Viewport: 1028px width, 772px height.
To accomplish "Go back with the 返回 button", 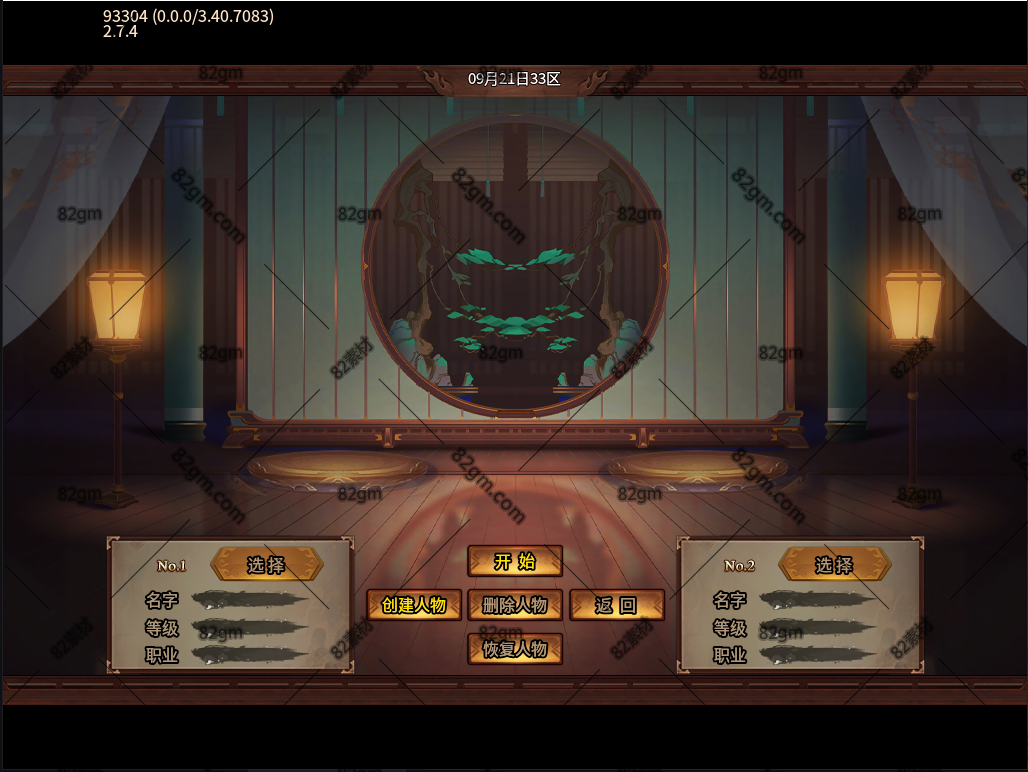I will click(x=616, y=605).
